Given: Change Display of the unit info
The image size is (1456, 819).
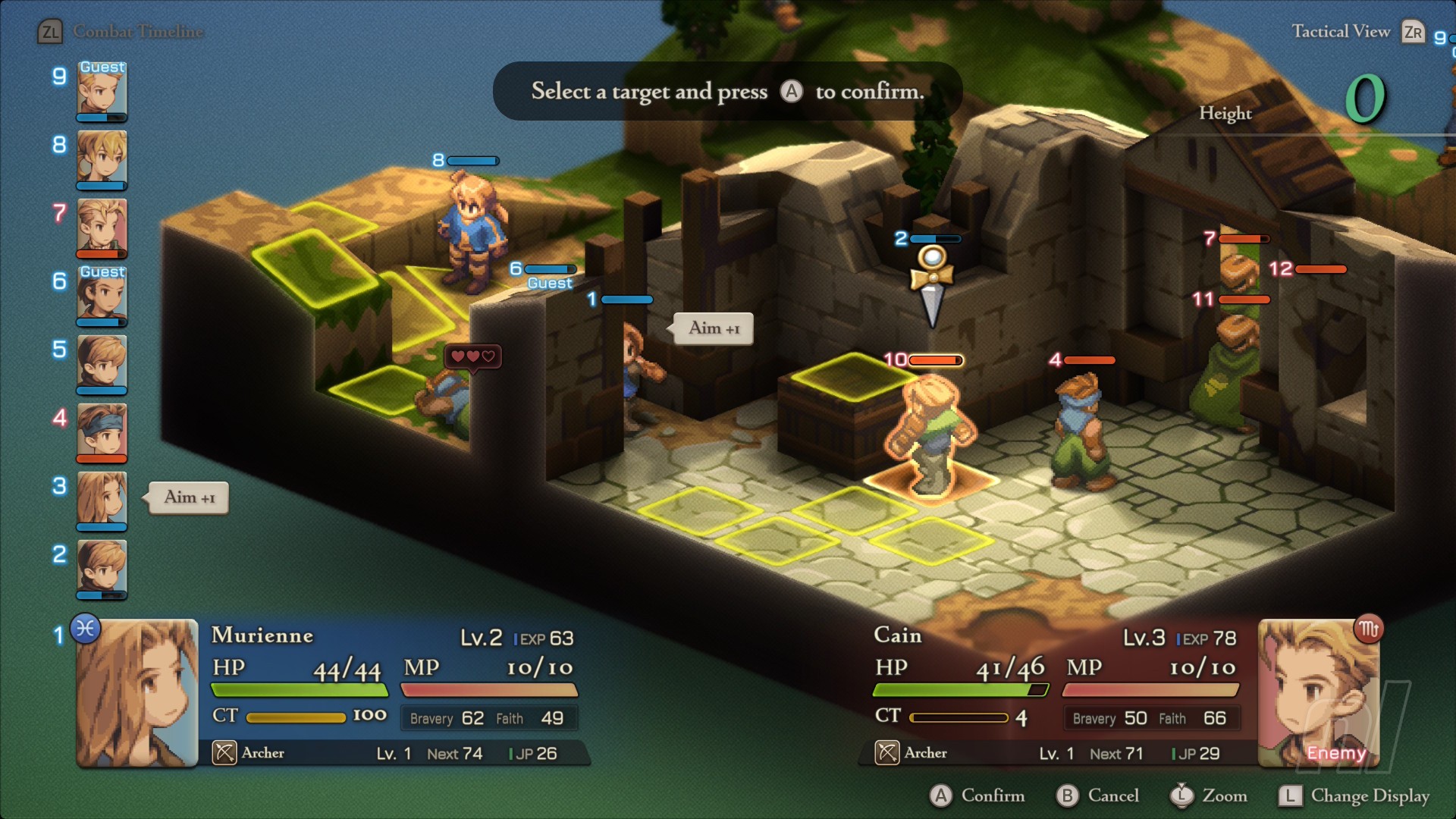Looking at the screenshot, I should [1354, 795].
